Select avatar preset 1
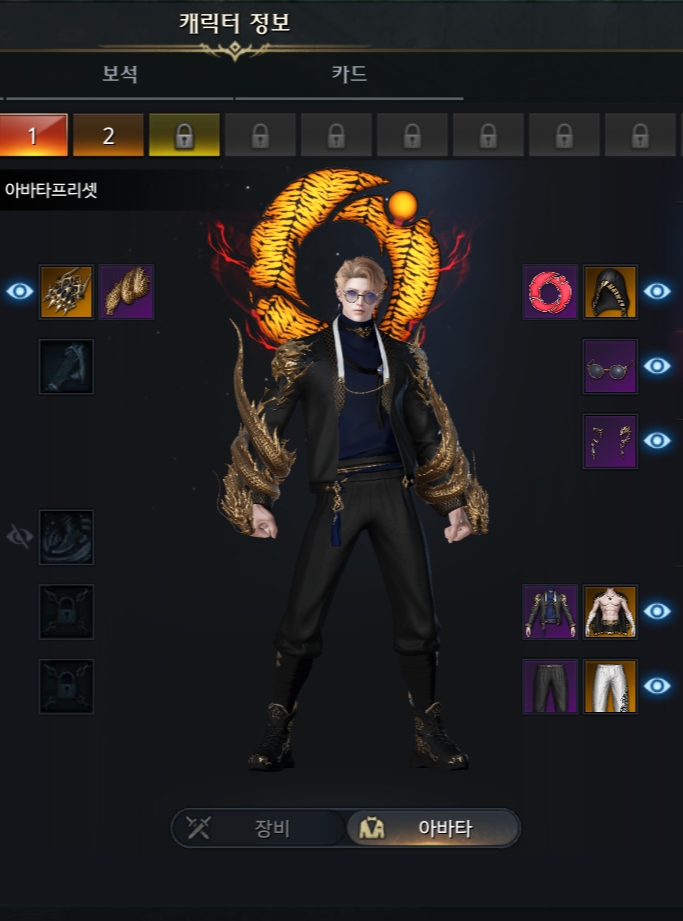Image resolution: width=683 pixels, height=921 pixels. [33, 135]
